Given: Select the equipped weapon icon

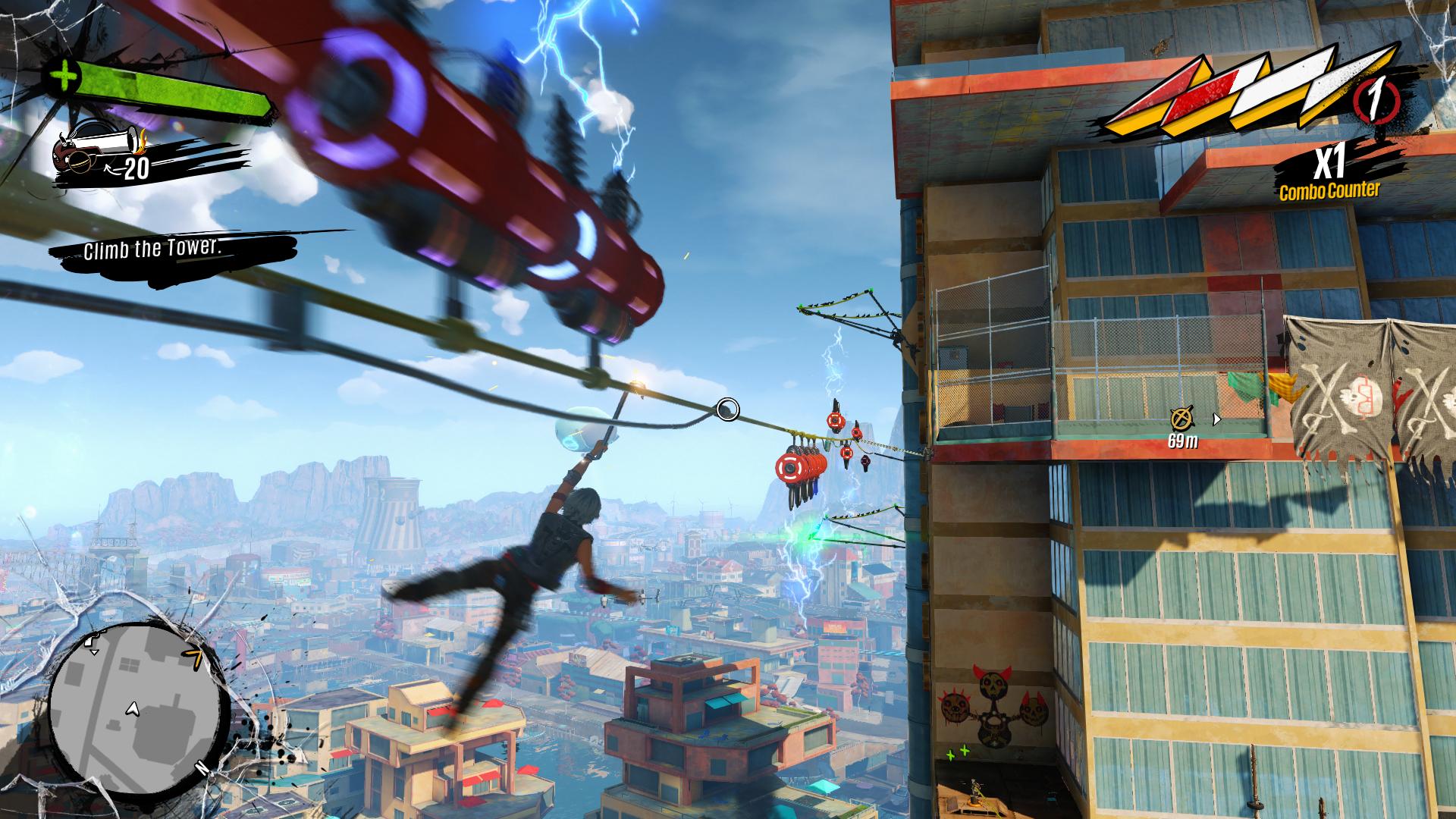Looking at the screenshot, I should click(x=98, y=149).
